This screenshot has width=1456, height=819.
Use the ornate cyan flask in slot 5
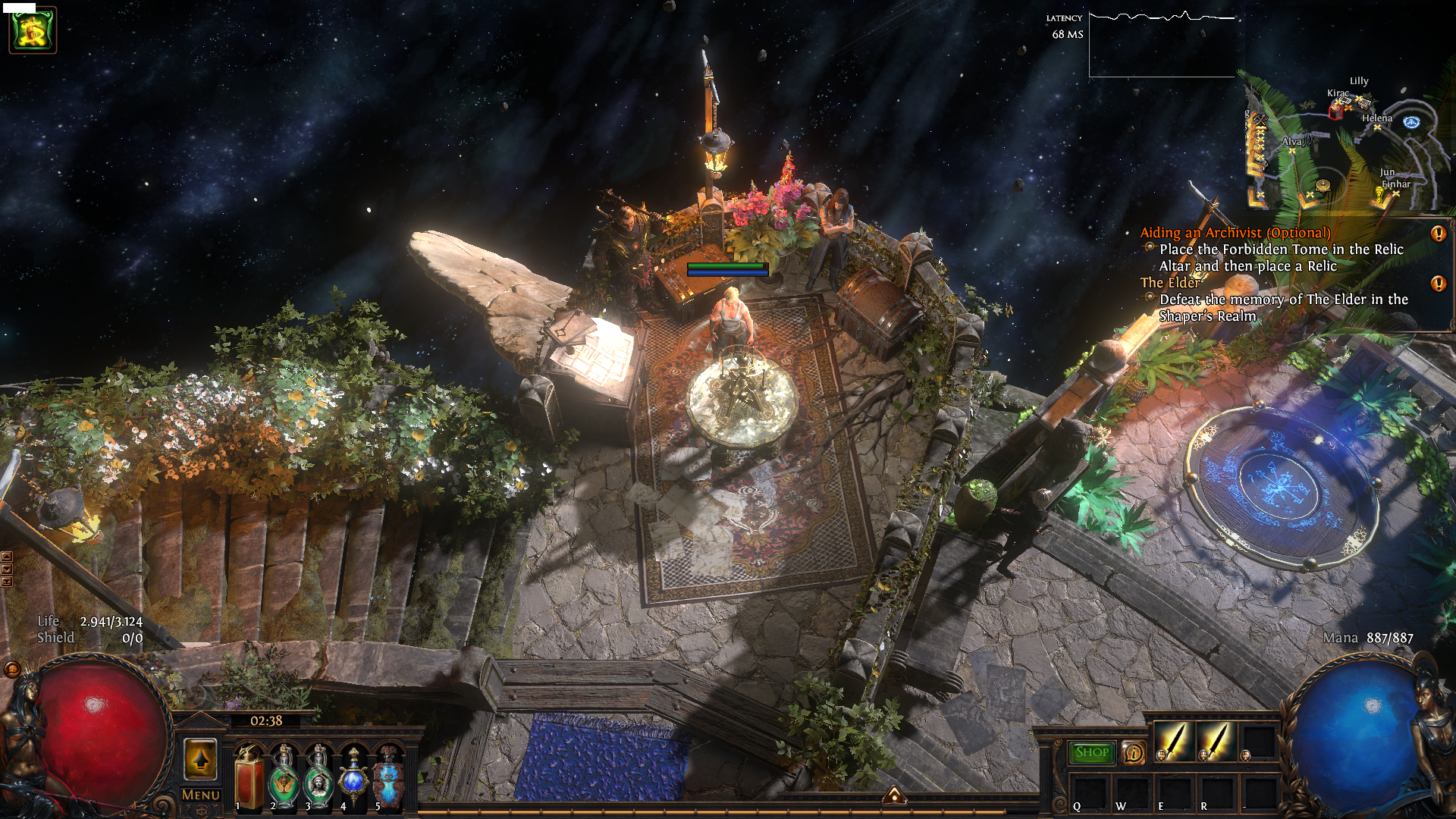(x=388, y=779)
